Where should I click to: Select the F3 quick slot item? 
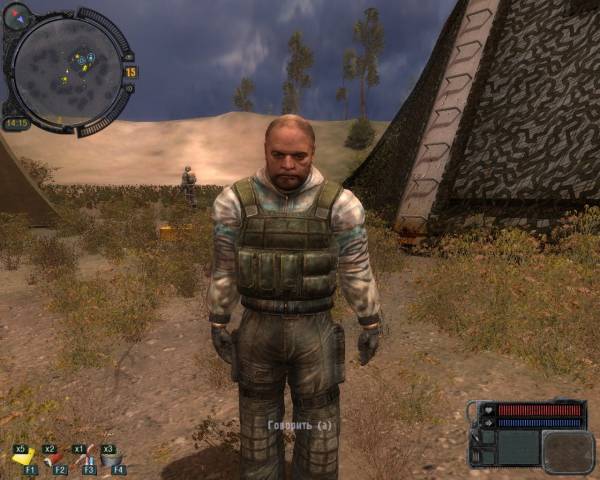click(84, 458)
